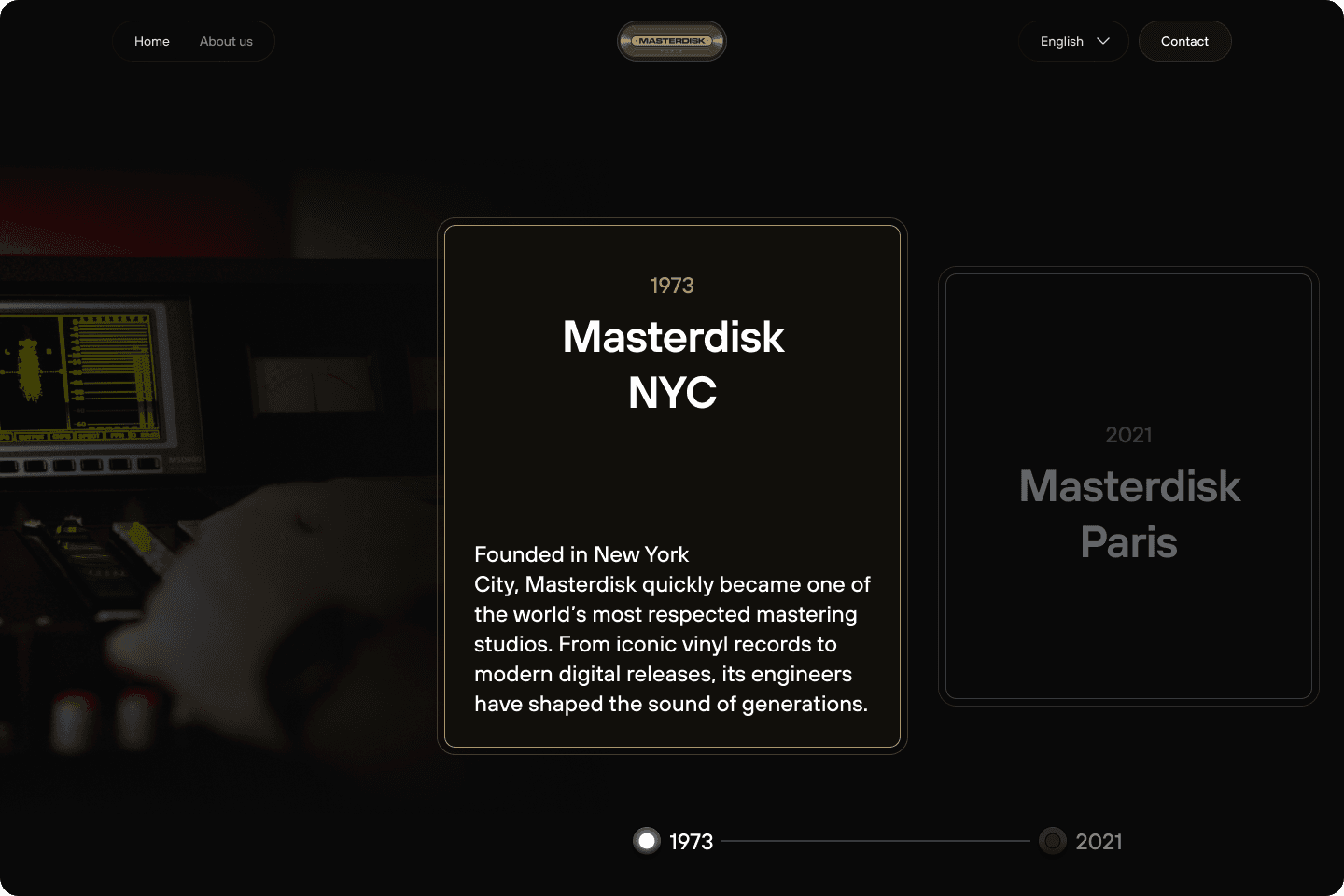This screenshot has width=1344, height=896.
Task: Select the 1973 timeline marker
Action: (647, 840)
